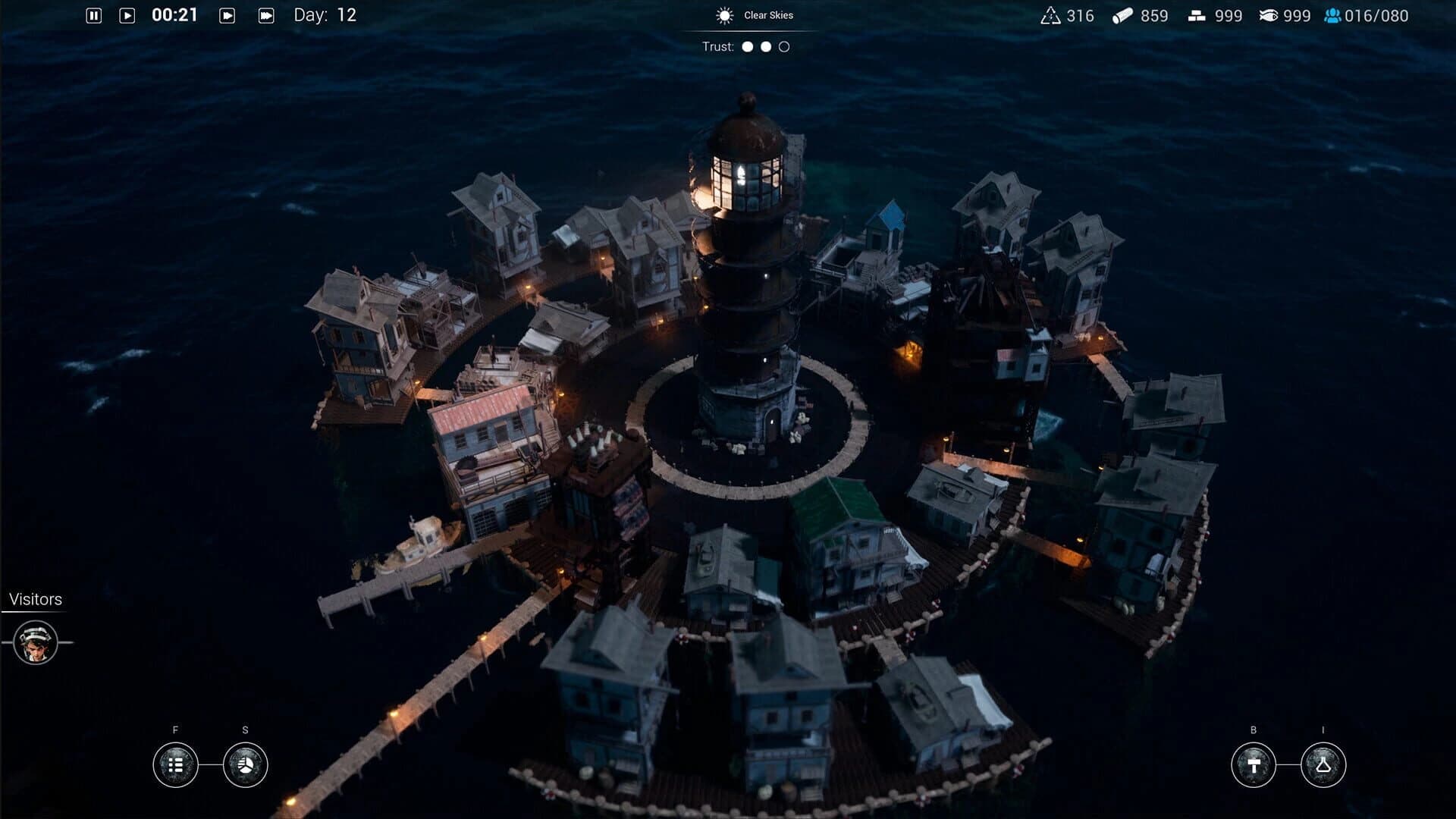Open the statistics pie chart panel labeled S
The height and width of the screenshot is (819, 1456).
coord(244,767)
